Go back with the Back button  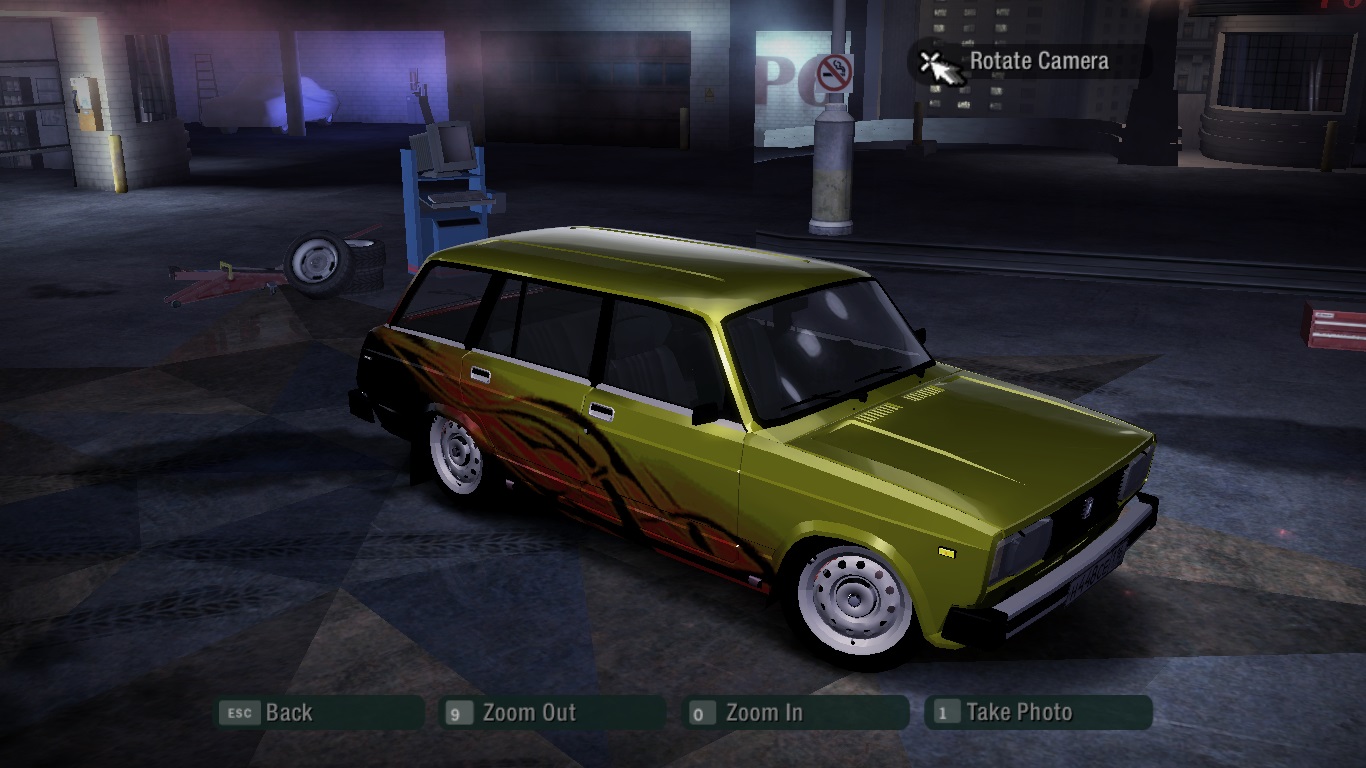point(320,713)
